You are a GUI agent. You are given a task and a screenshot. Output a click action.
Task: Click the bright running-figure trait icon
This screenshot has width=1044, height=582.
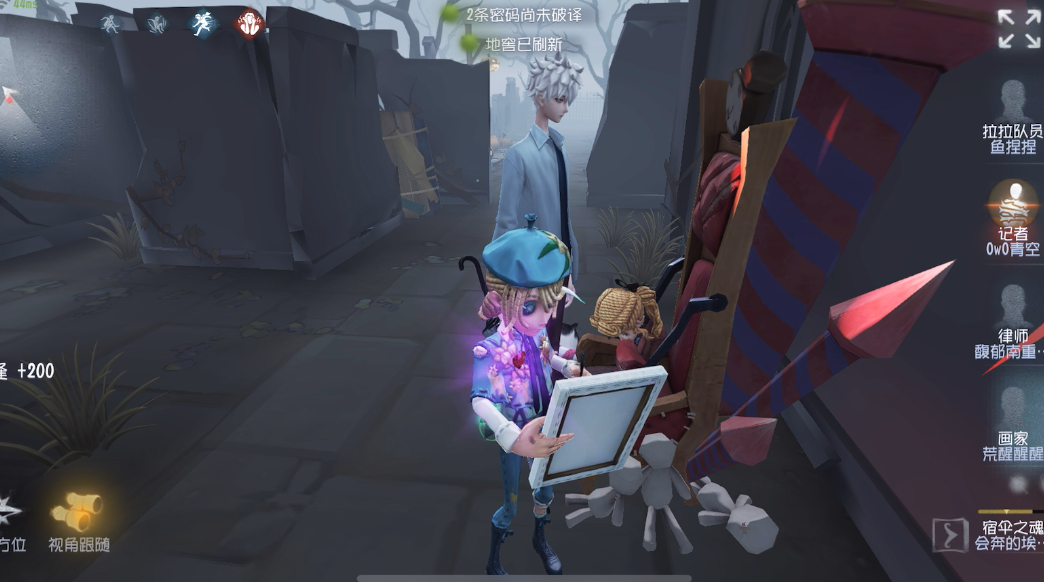(x=204, y=23)
